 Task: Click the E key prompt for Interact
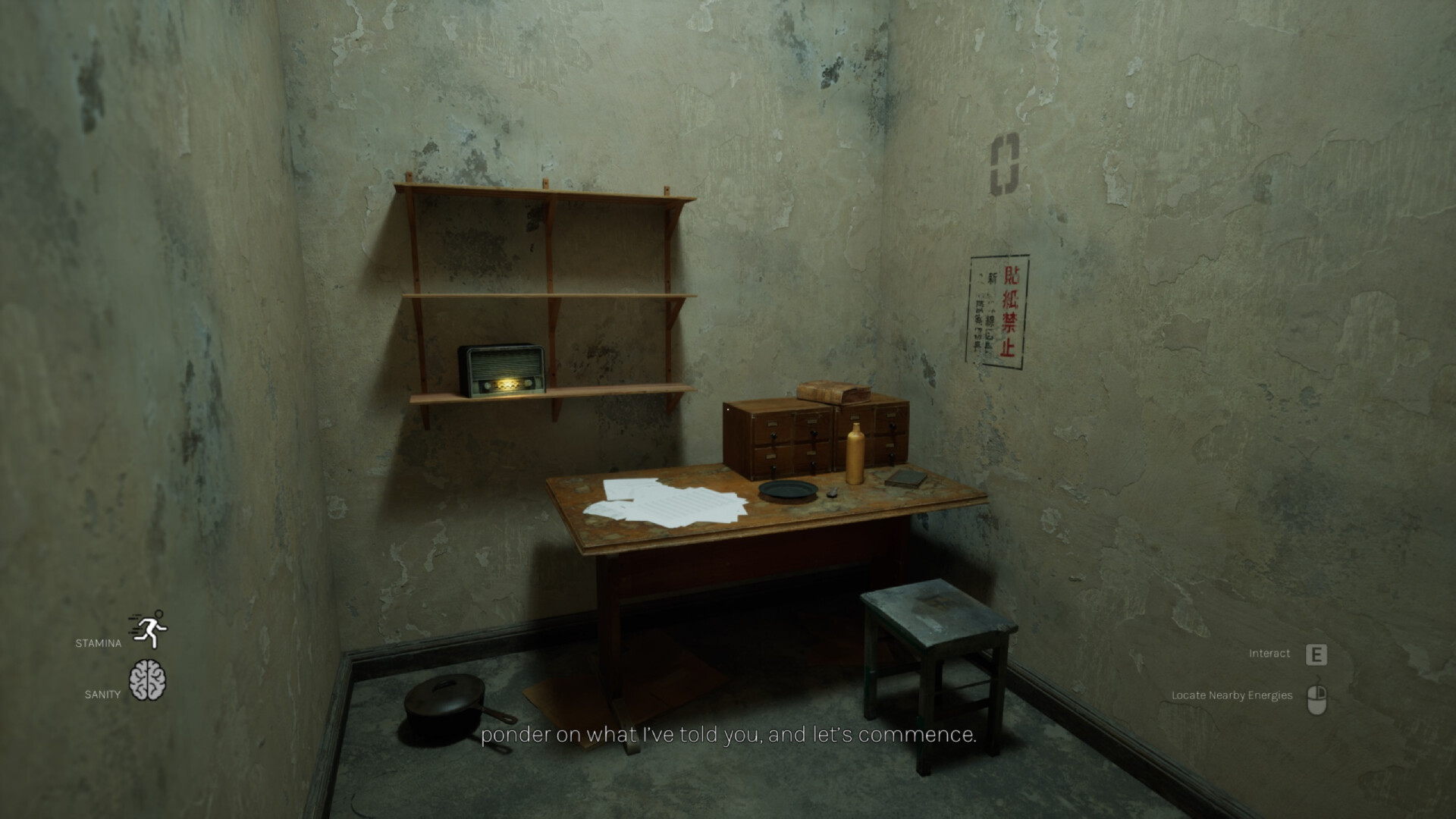coord(1315,653)
